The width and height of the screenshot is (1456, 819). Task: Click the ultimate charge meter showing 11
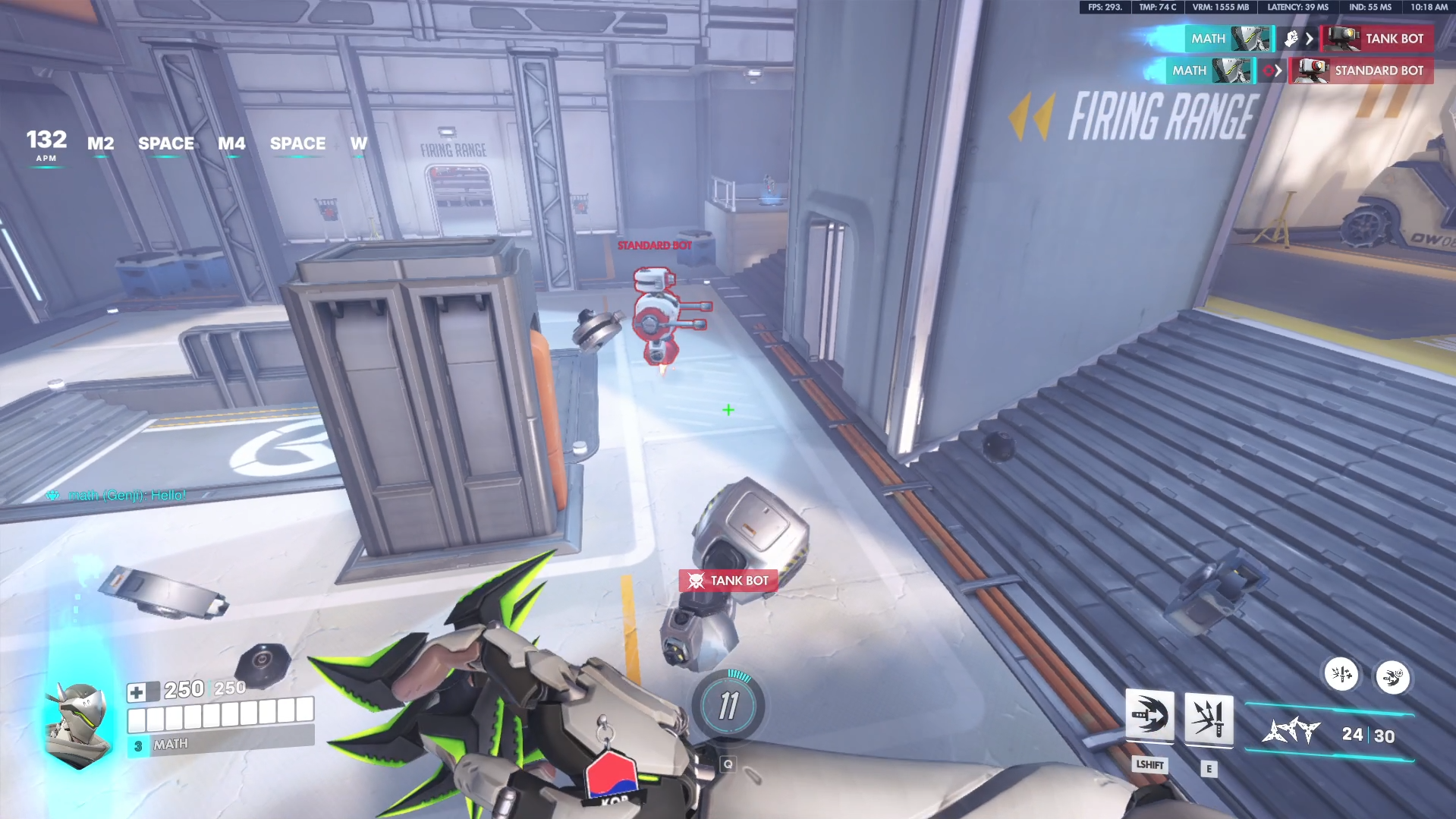click(x=729, y=706)
